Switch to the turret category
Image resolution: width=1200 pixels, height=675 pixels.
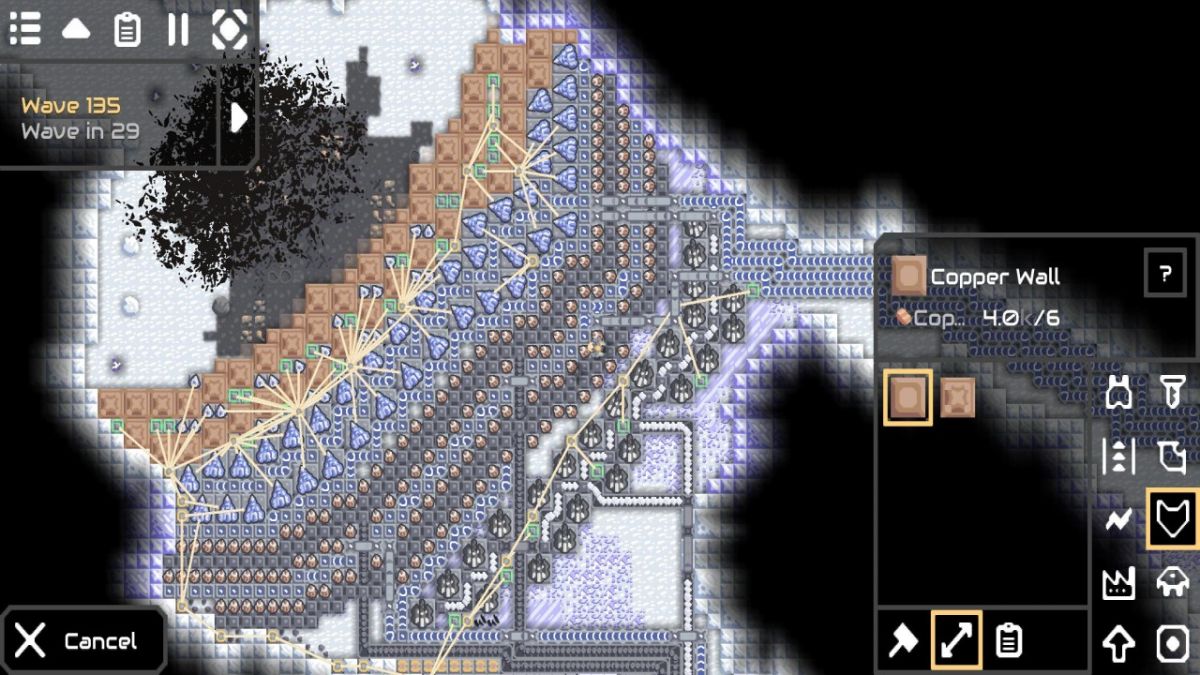1118,393
